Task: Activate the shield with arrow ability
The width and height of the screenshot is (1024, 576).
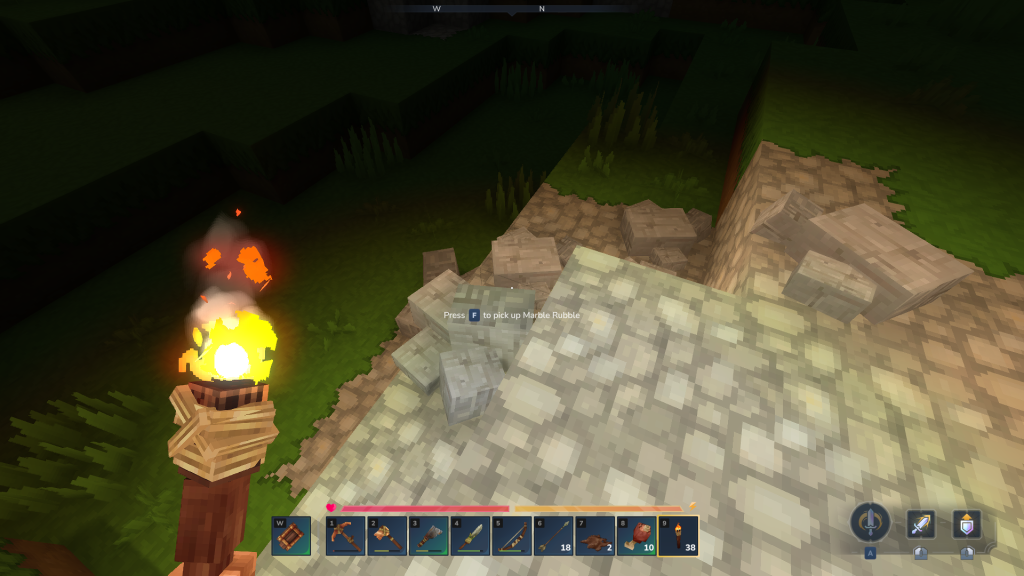Action: 966,524
